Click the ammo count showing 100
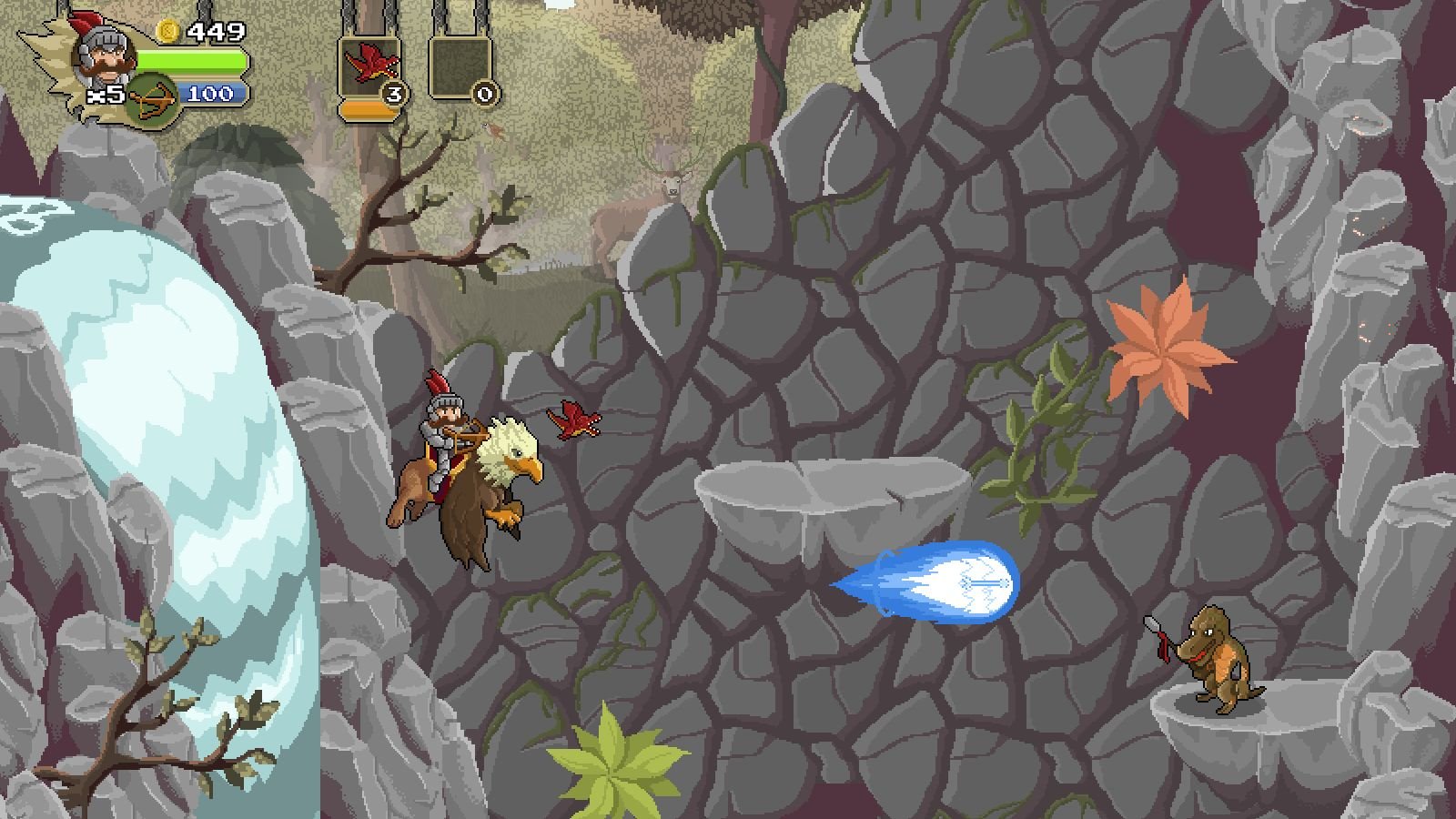 [x=212, y=93]
